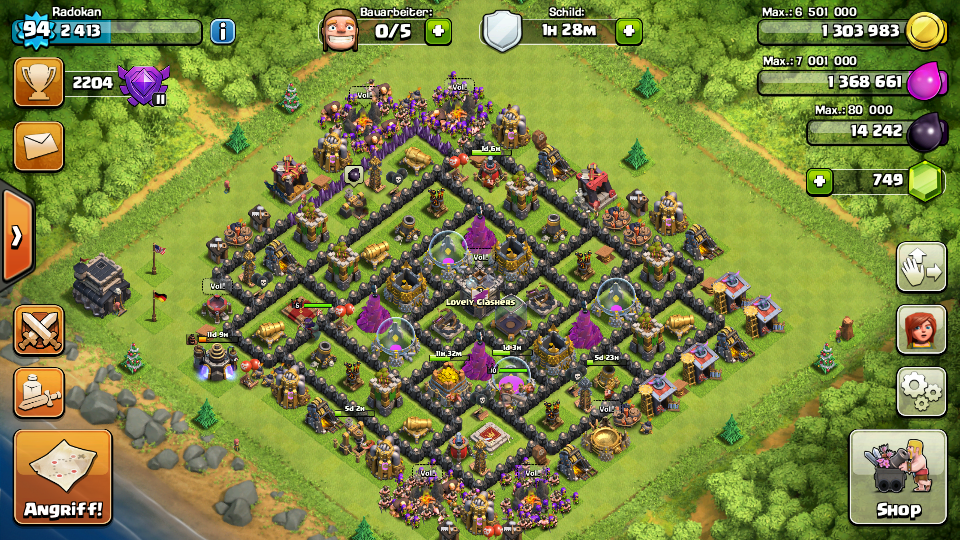Open the crossed swords clan war button
Viewport: 960px width, 540px height.
click(39, 330)
